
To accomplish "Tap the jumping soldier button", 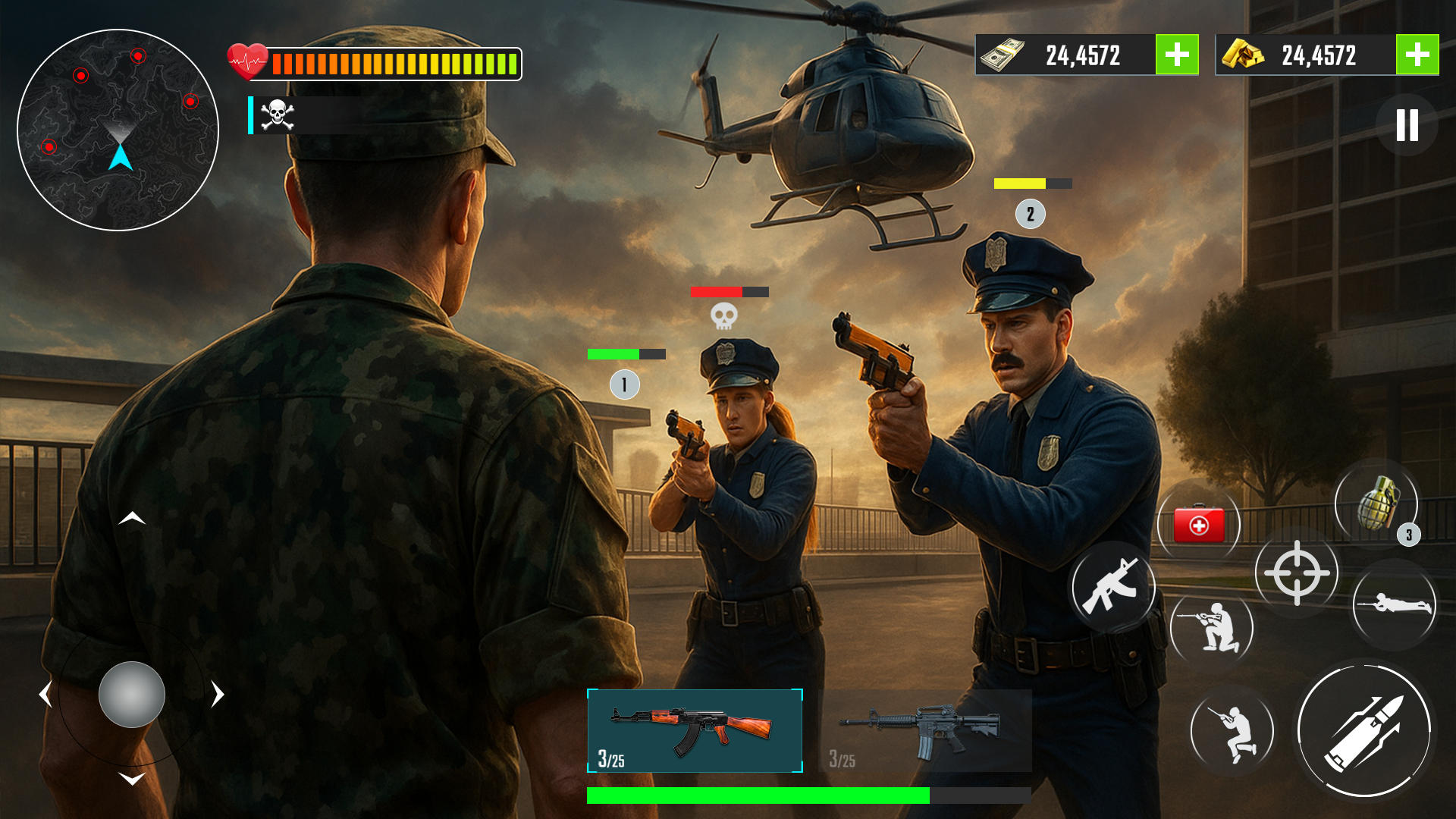I will pyautogui.click(x=1232, y=732).
